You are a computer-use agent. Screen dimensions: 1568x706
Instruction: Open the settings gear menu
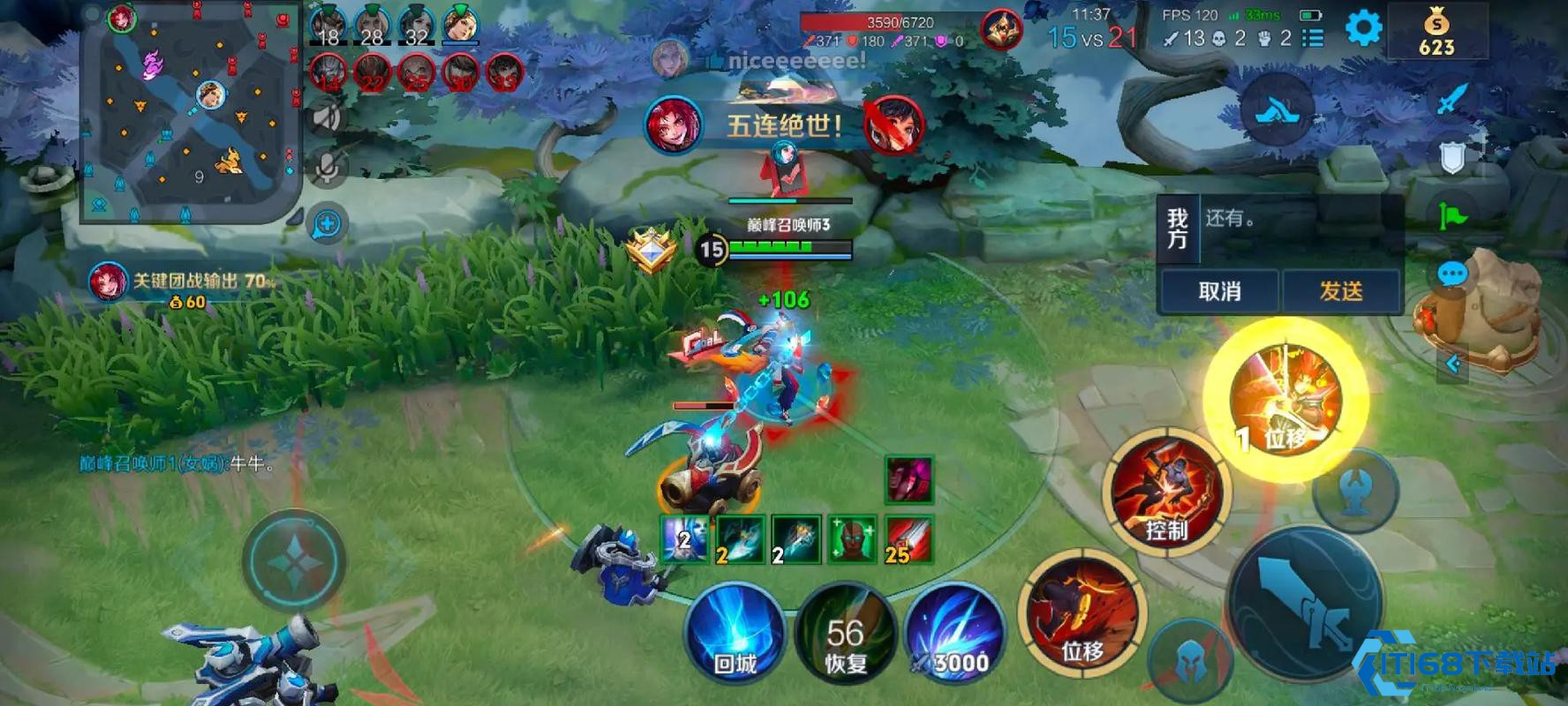(1363, 28)
